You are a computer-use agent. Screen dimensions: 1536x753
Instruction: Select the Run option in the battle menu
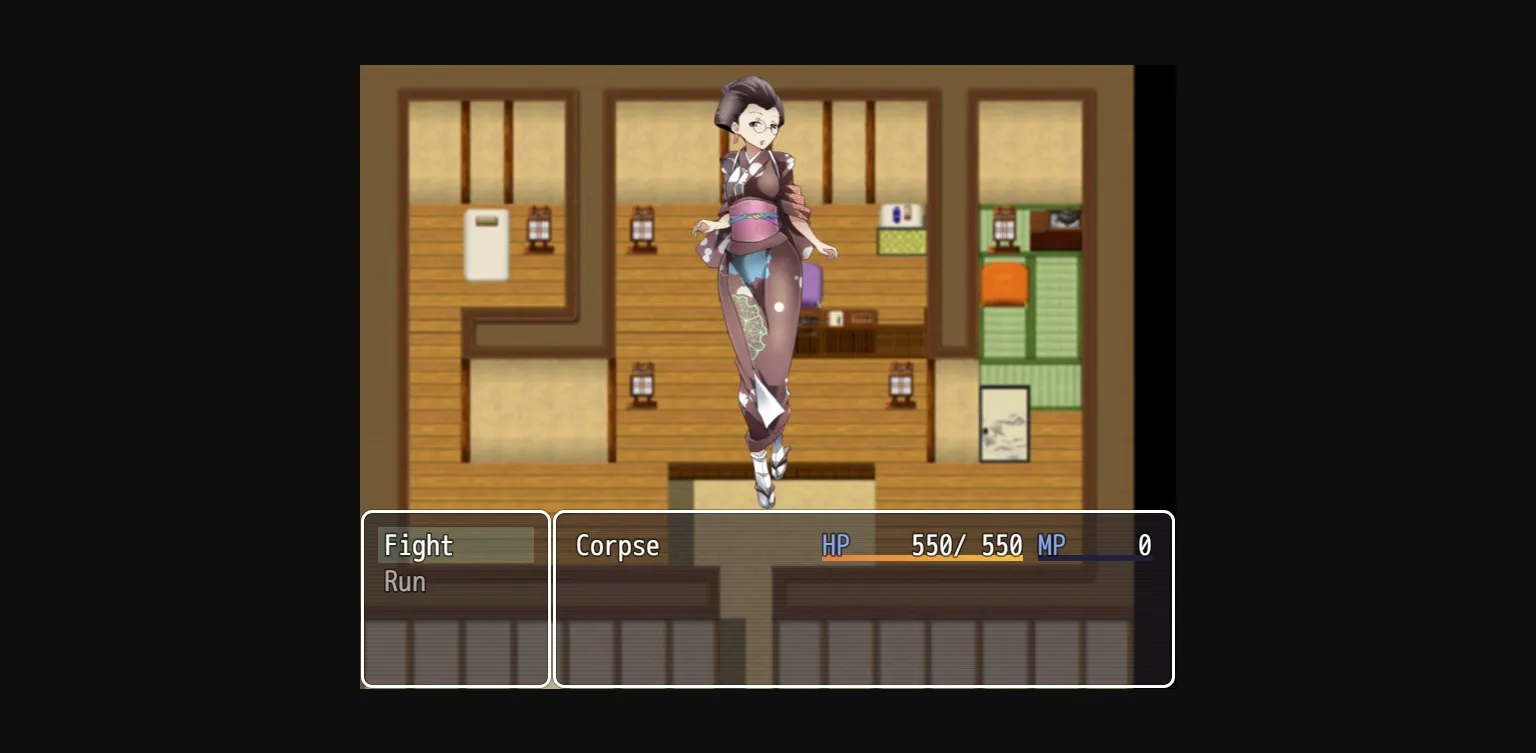[x=404, y=582]
